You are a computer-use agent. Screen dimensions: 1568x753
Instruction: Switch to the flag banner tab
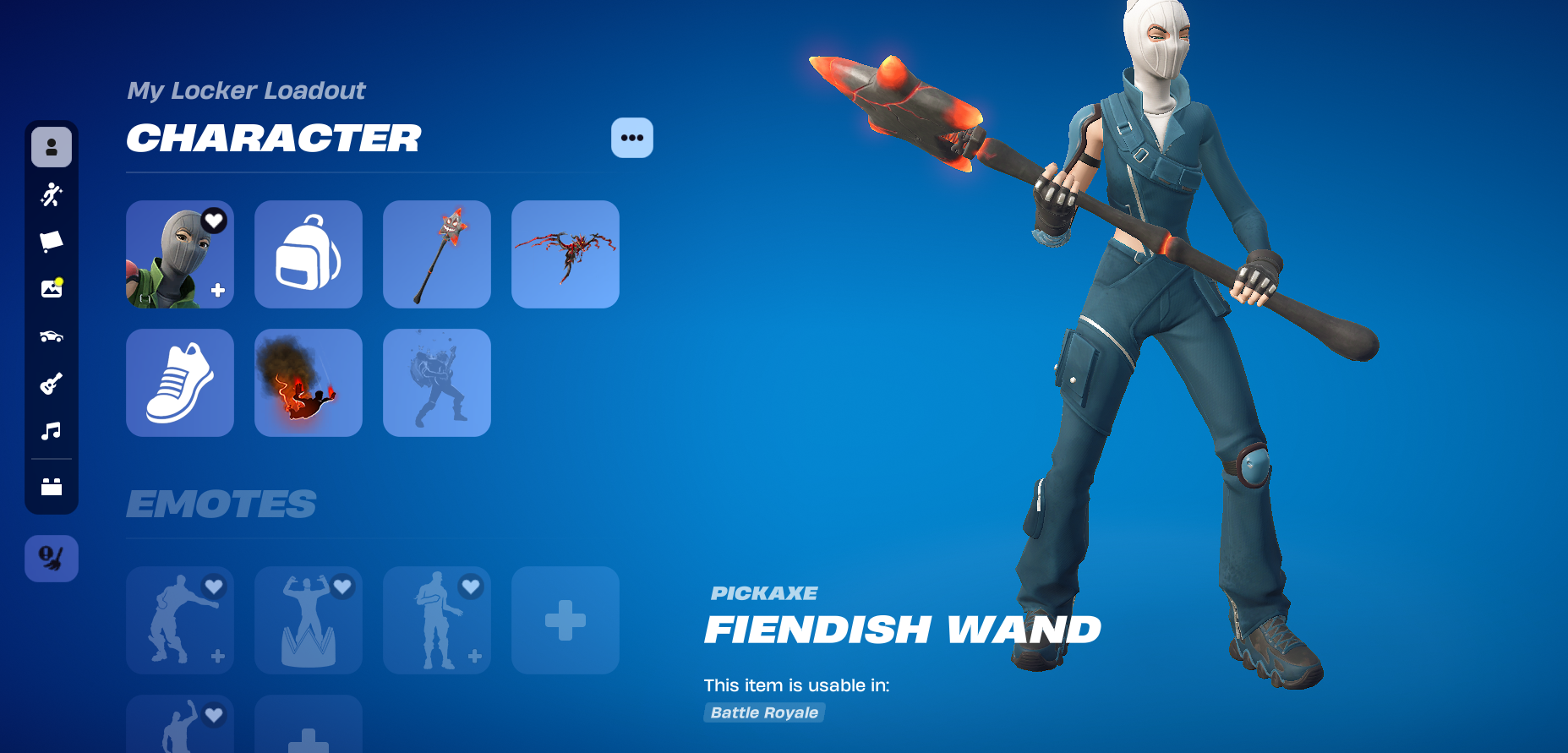pyautogui.click(x=52, y=242)
